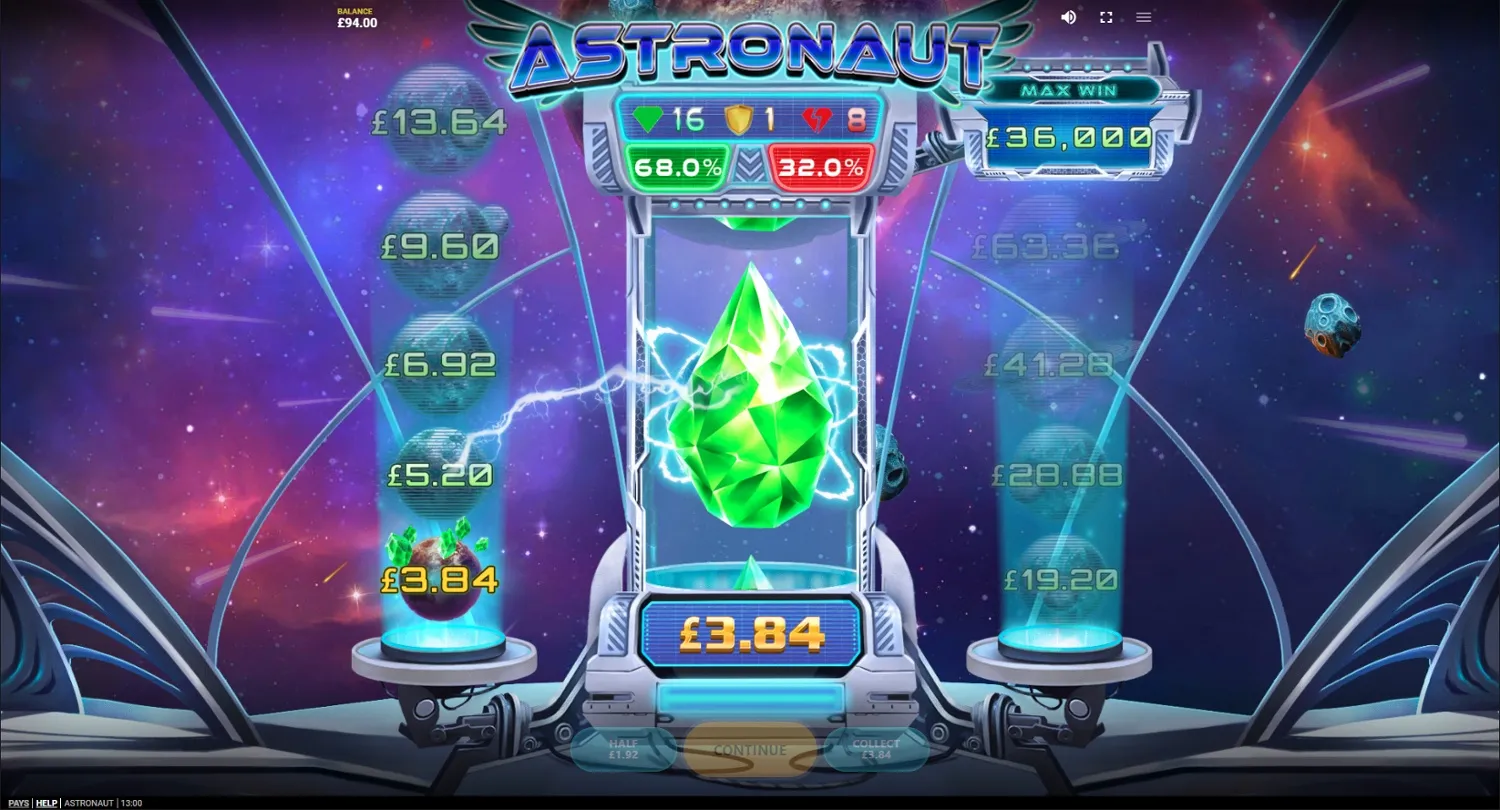The width and height of the screenshot is (1500, 810).
Task: Open the hamburger game menu
Action: 1143,17
